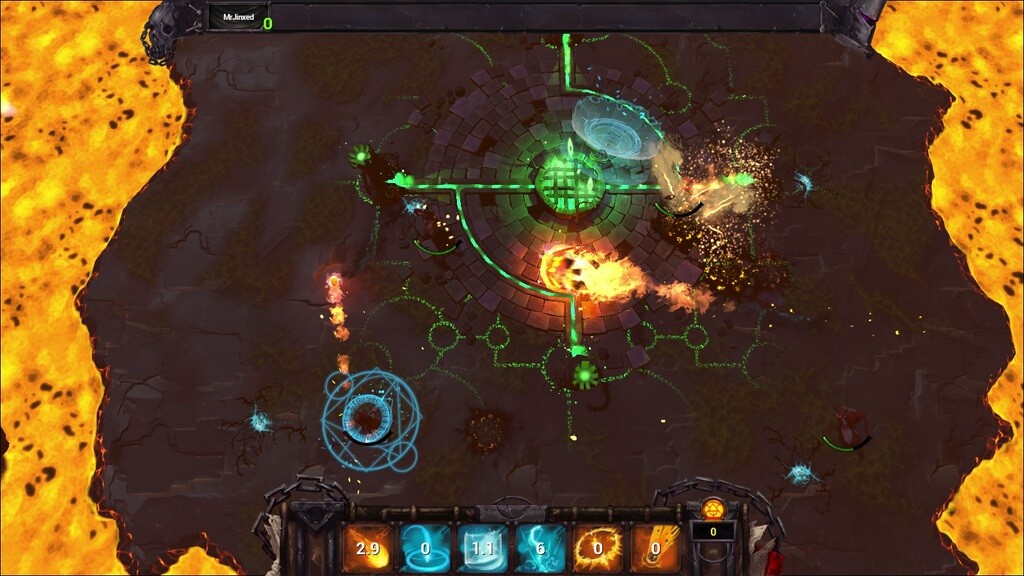1024x576 pixels.
Task: Activate the fireball ability
Action: (367, 547)
